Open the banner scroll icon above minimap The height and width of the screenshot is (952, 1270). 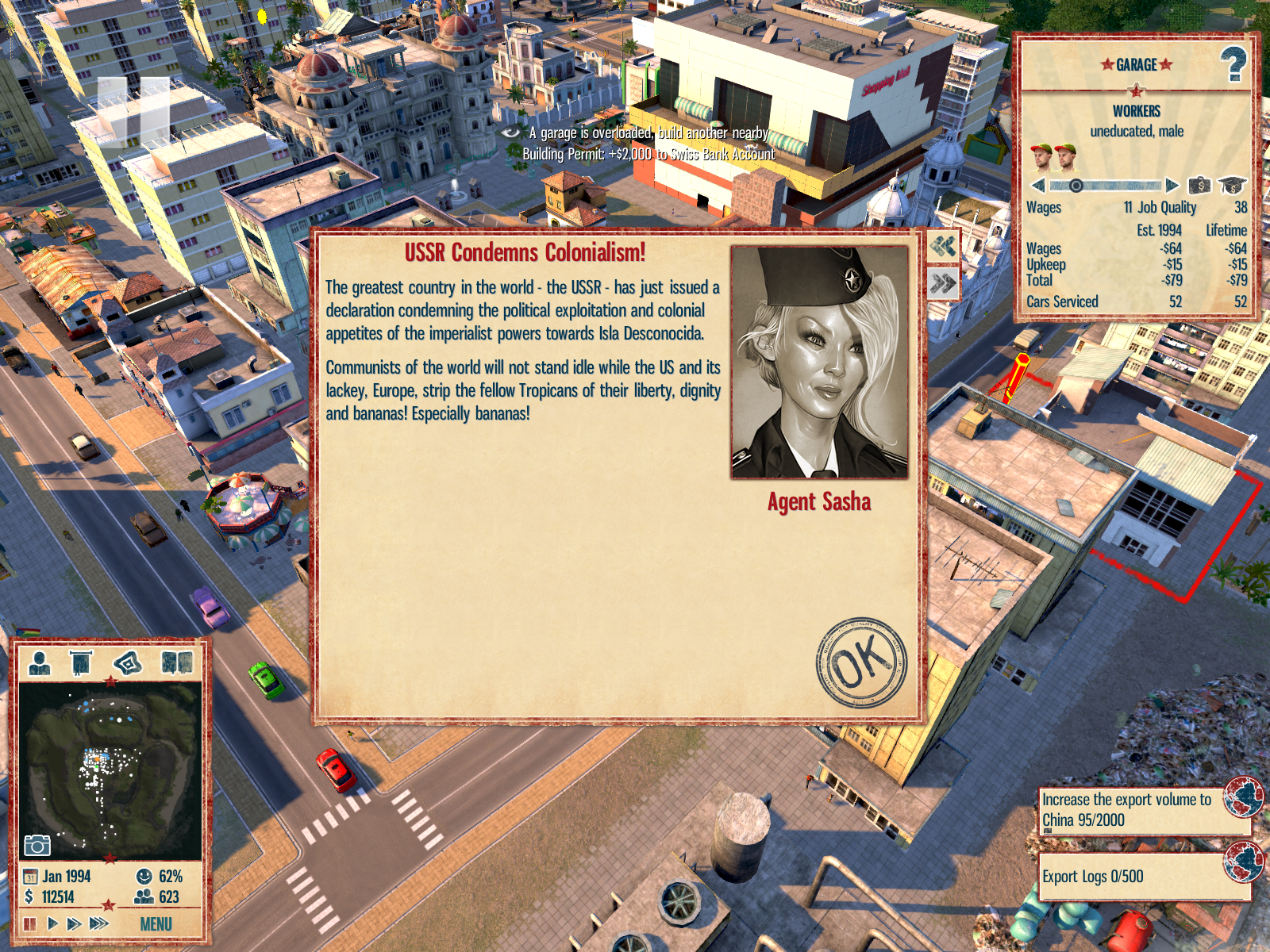[x=80, y=662]
